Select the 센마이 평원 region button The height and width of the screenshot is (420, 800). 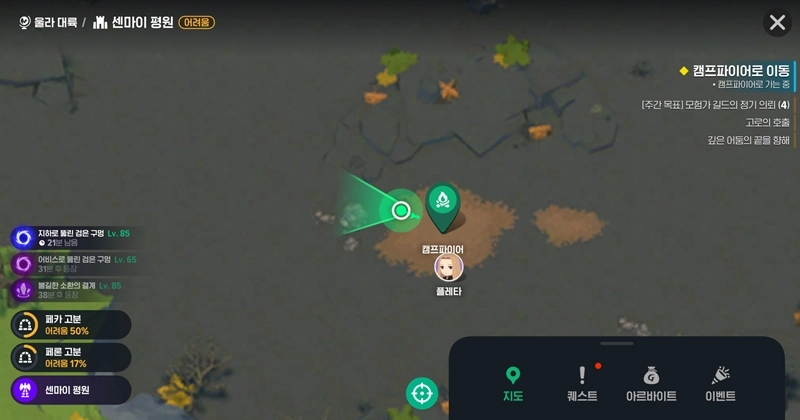click(70, 389)
